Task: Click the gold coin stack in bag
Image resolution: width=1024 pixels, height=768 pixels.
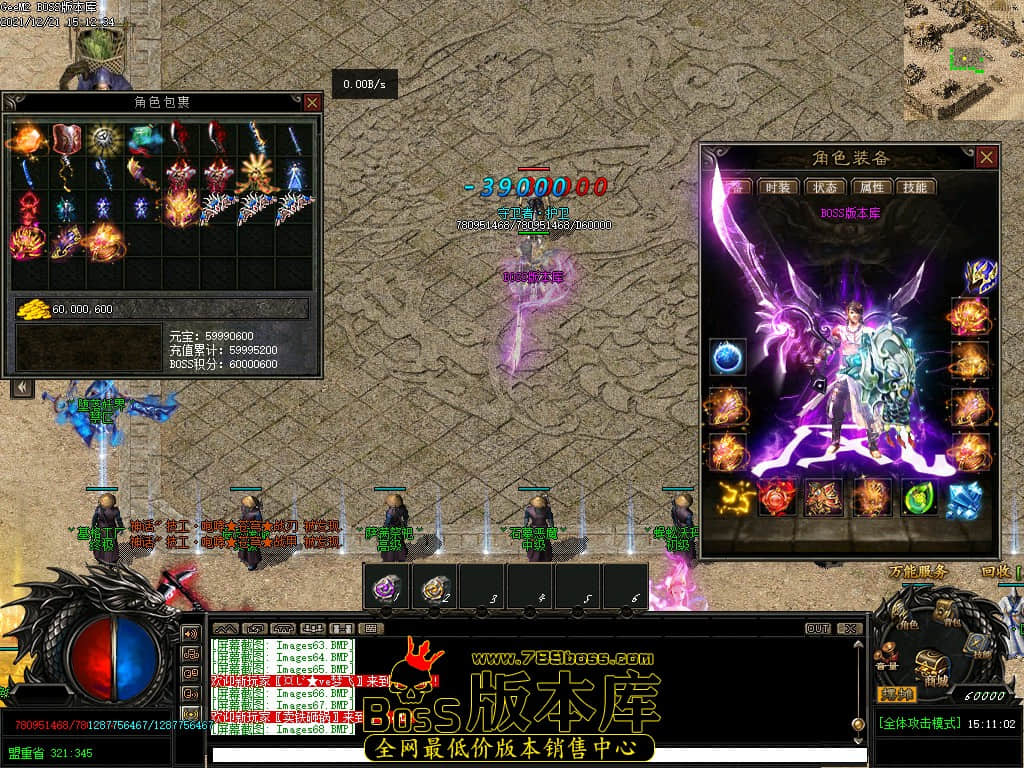Action: [32, 309]
